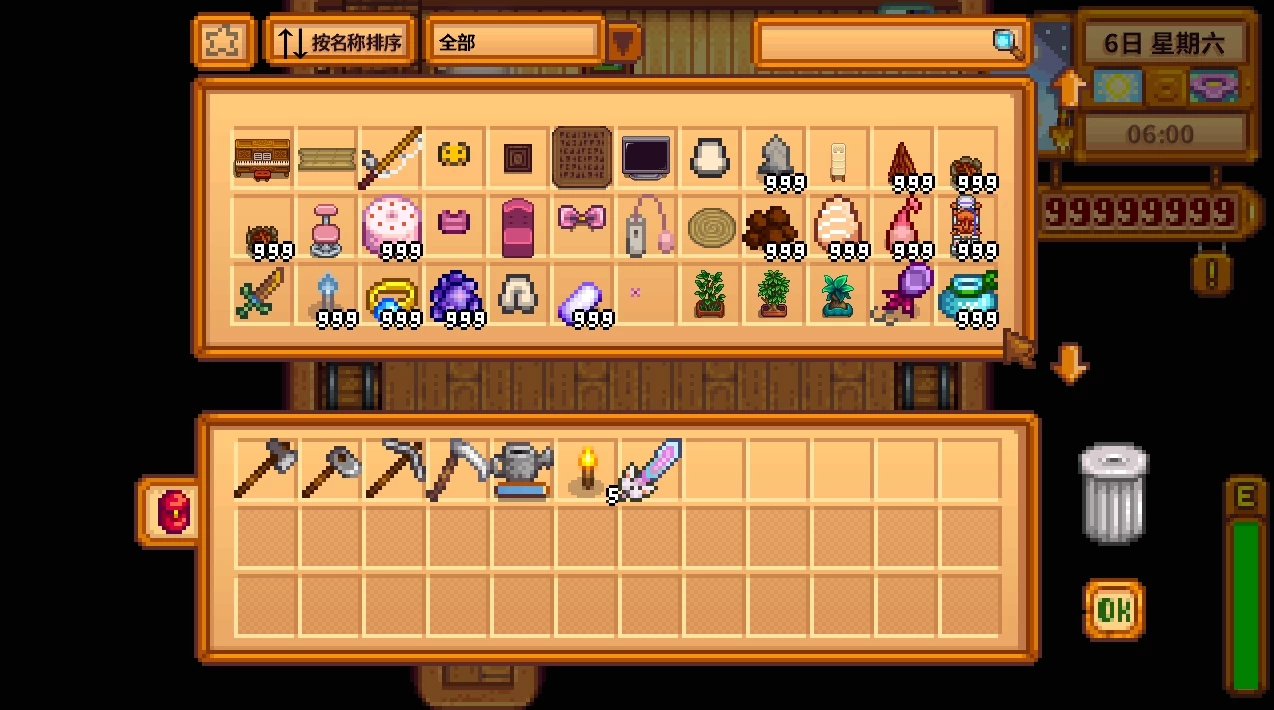Grab the television furniture item
This screenshot has height=710, width=1274.
click(x=646, y=158)
